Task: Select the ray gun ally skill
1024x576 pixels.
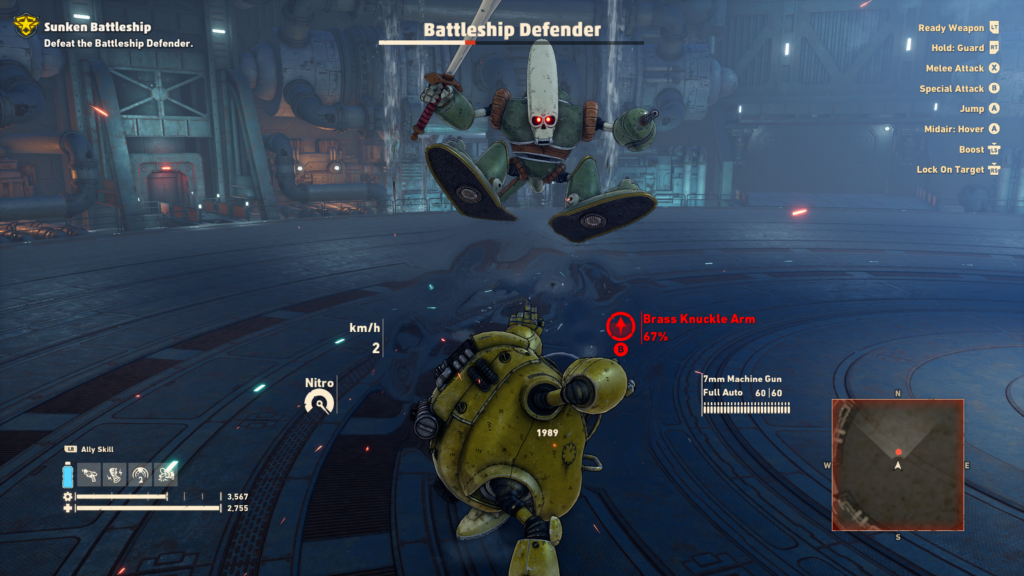Action: (x=90, y=473)
